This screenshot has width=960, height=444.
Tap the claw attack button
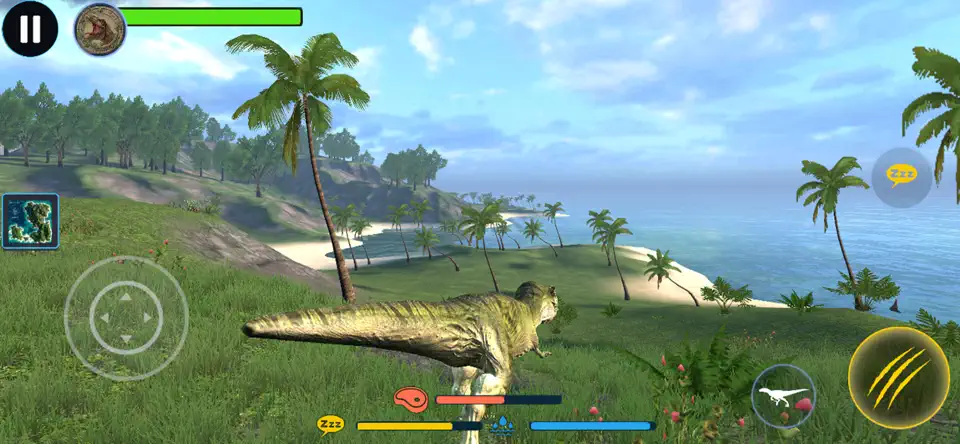(898, 377)
